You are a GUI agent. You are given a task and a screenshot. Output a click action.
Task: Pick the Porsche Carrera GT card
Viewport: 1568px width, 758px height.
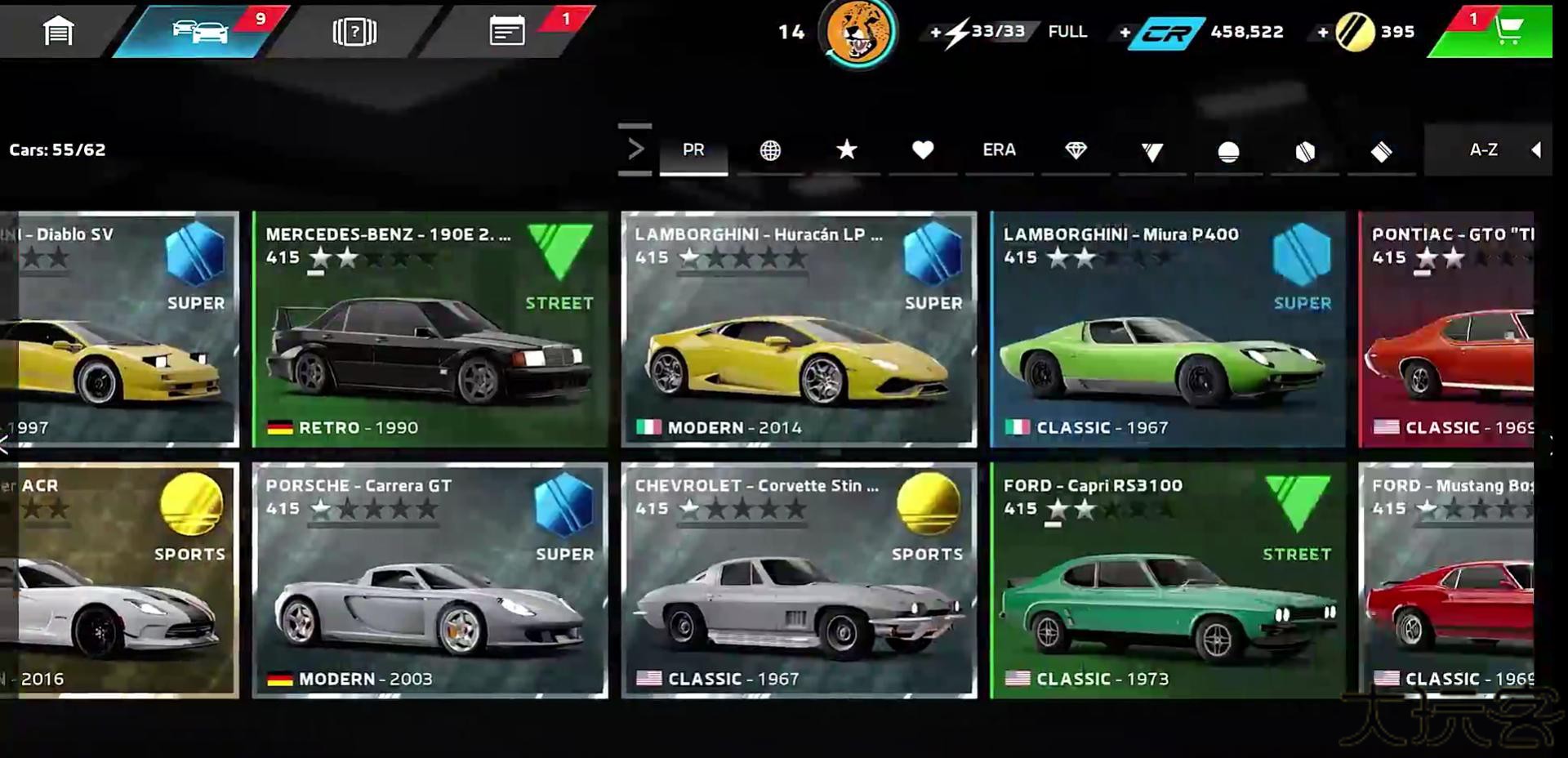430,581
